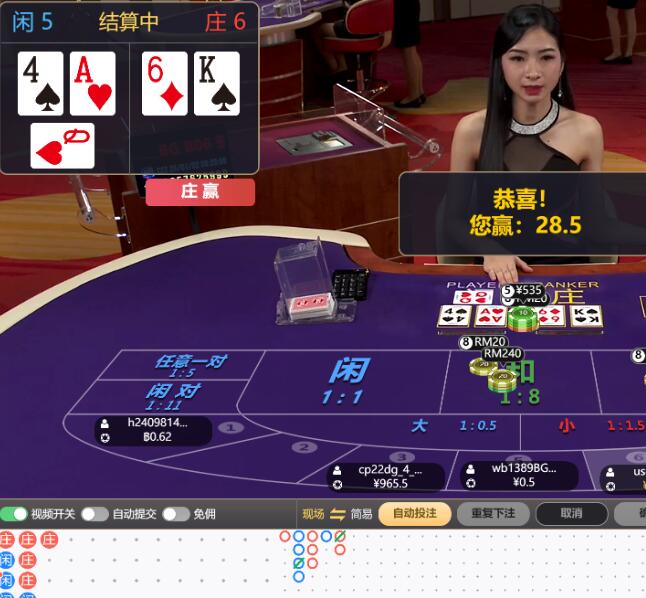646x598 pixels.
Task: Toggle the 免佣 no-commission switch
Action: [175, 514]
